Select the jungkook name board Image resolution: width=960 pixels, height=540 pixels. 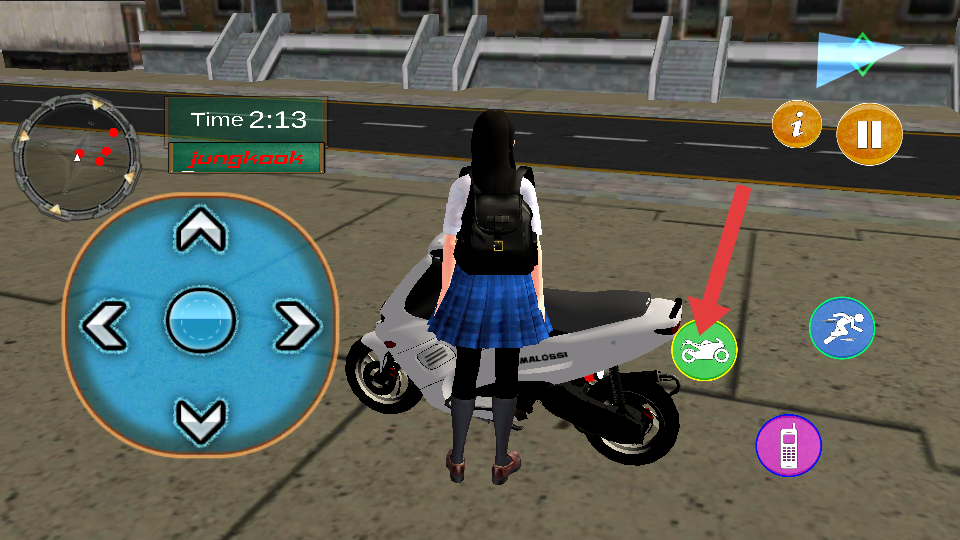[246, 158]
